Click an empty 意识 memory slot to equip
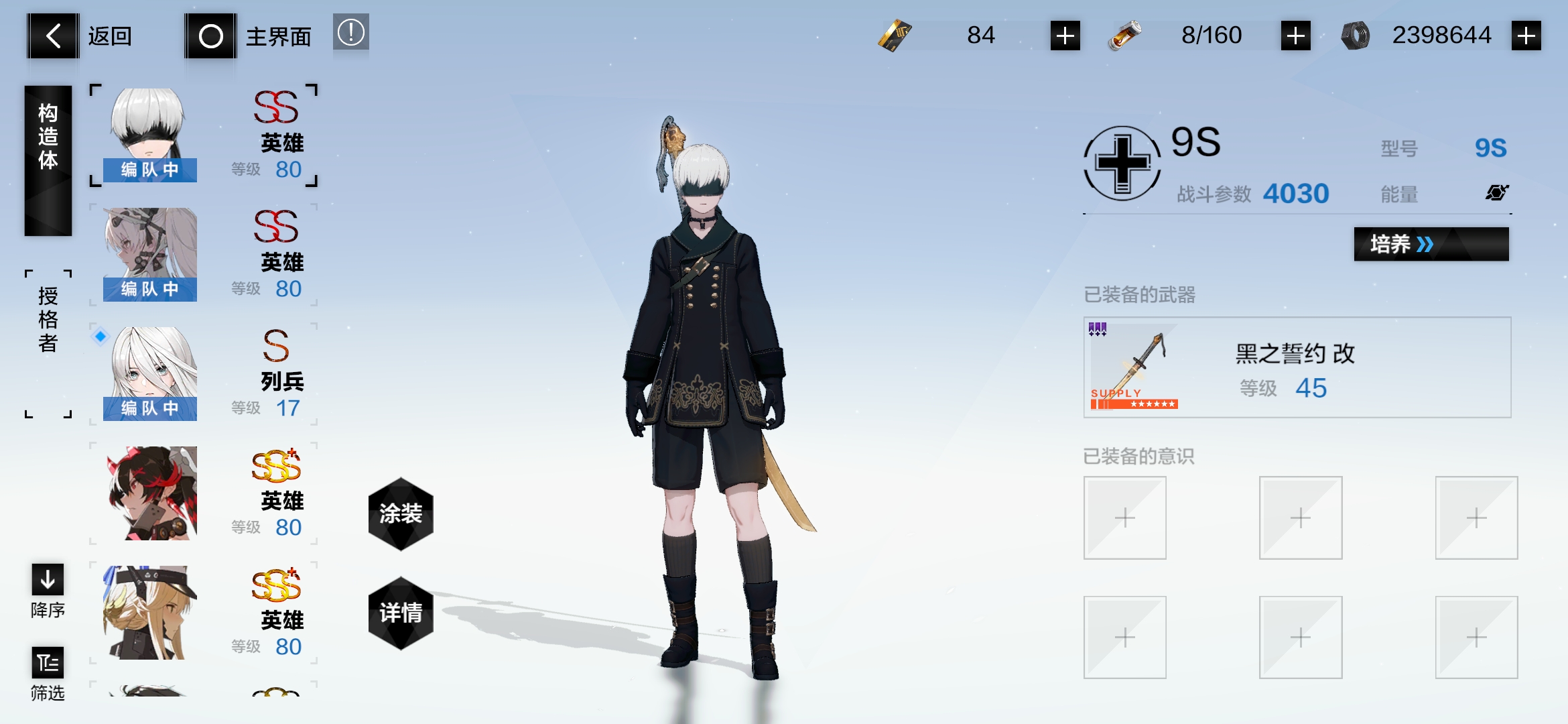The height and width of the screenshot is (724, 1568). [x=1124, y=518]
